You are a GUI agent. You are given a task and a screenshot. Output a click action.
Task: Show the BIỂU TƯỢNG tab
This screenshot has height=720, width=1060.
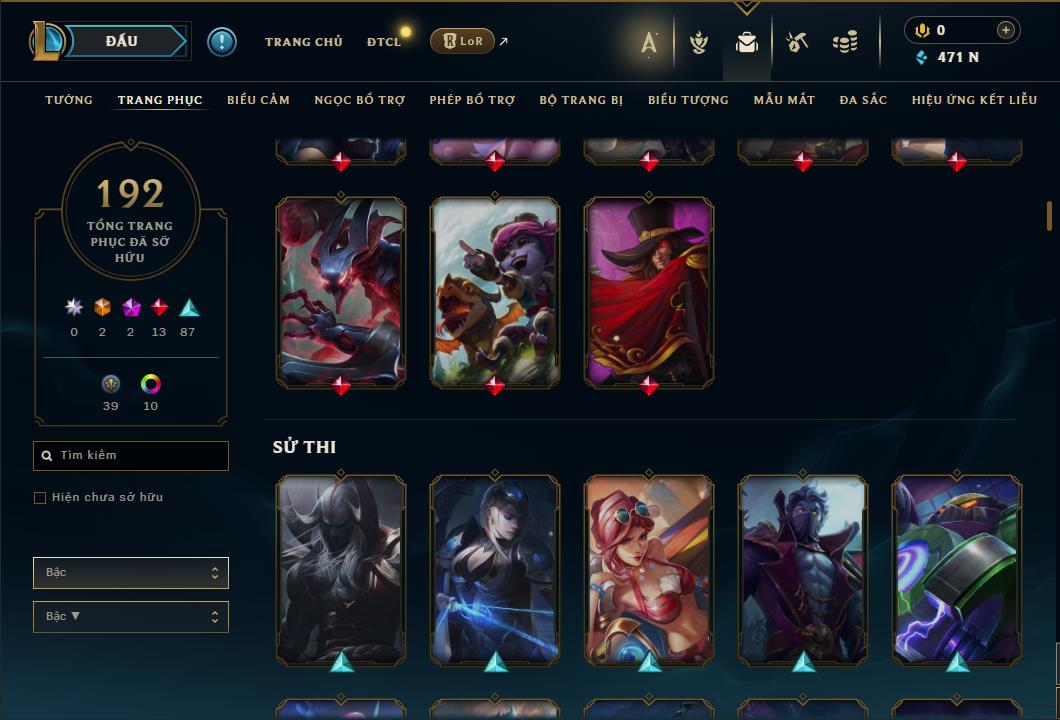688,100
